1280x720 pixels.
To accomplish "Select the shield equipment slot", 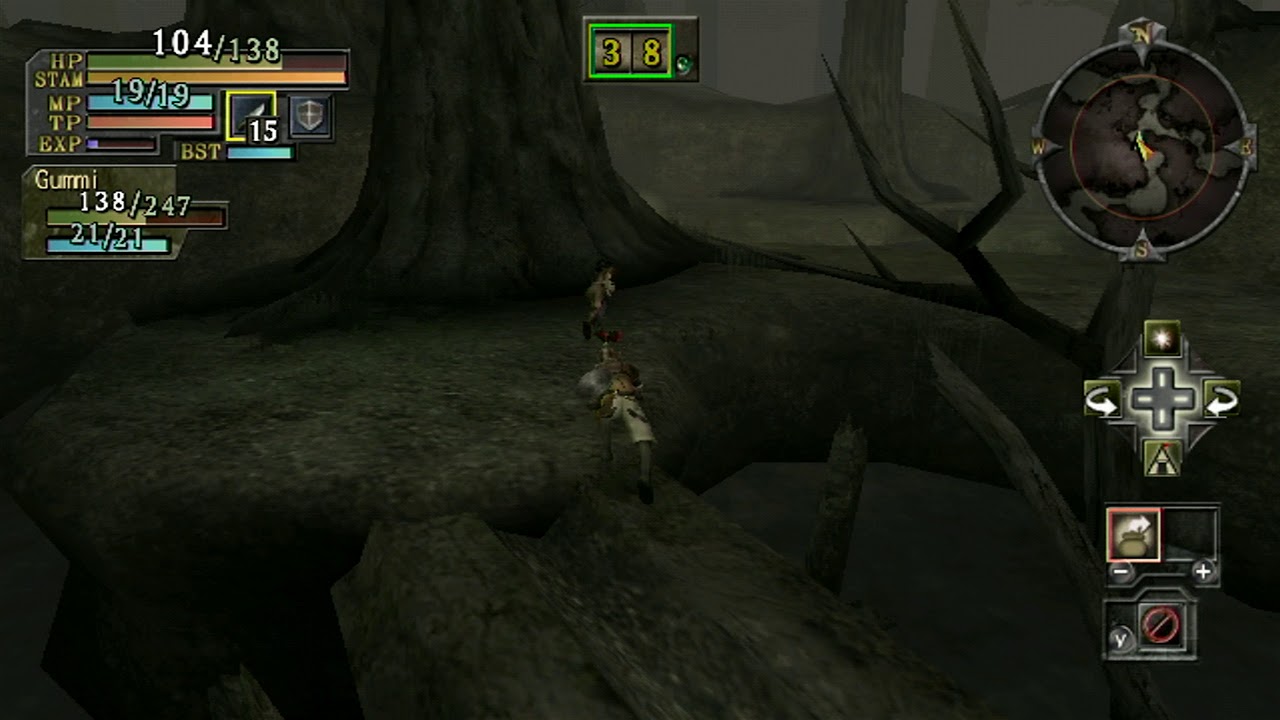I will point(310,118).
